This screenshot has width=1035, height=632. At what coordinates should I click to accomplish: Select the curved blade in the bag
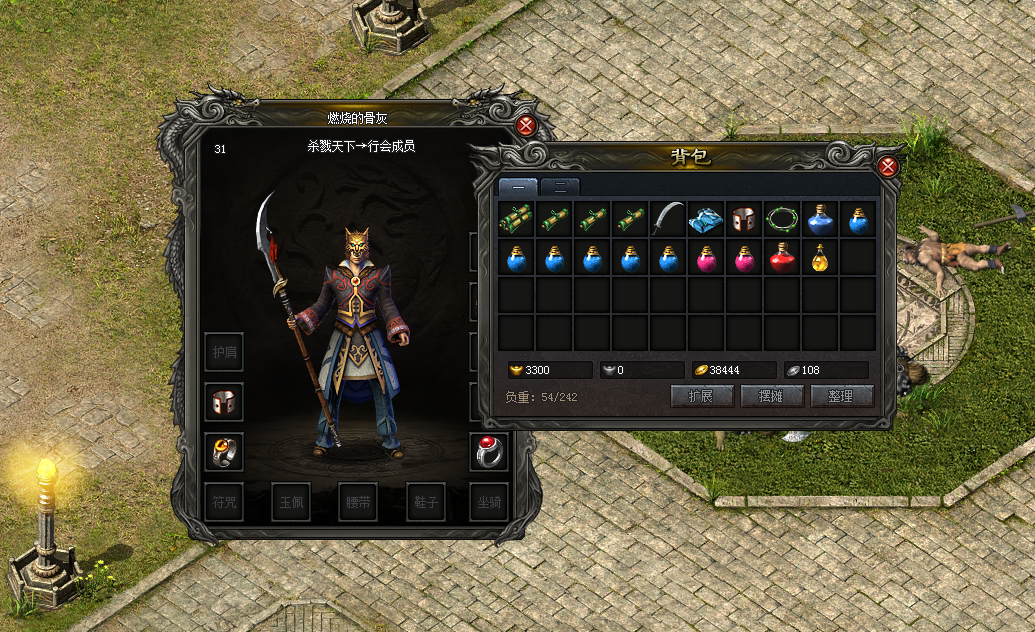pyautogui.click(x=668, y=219)
